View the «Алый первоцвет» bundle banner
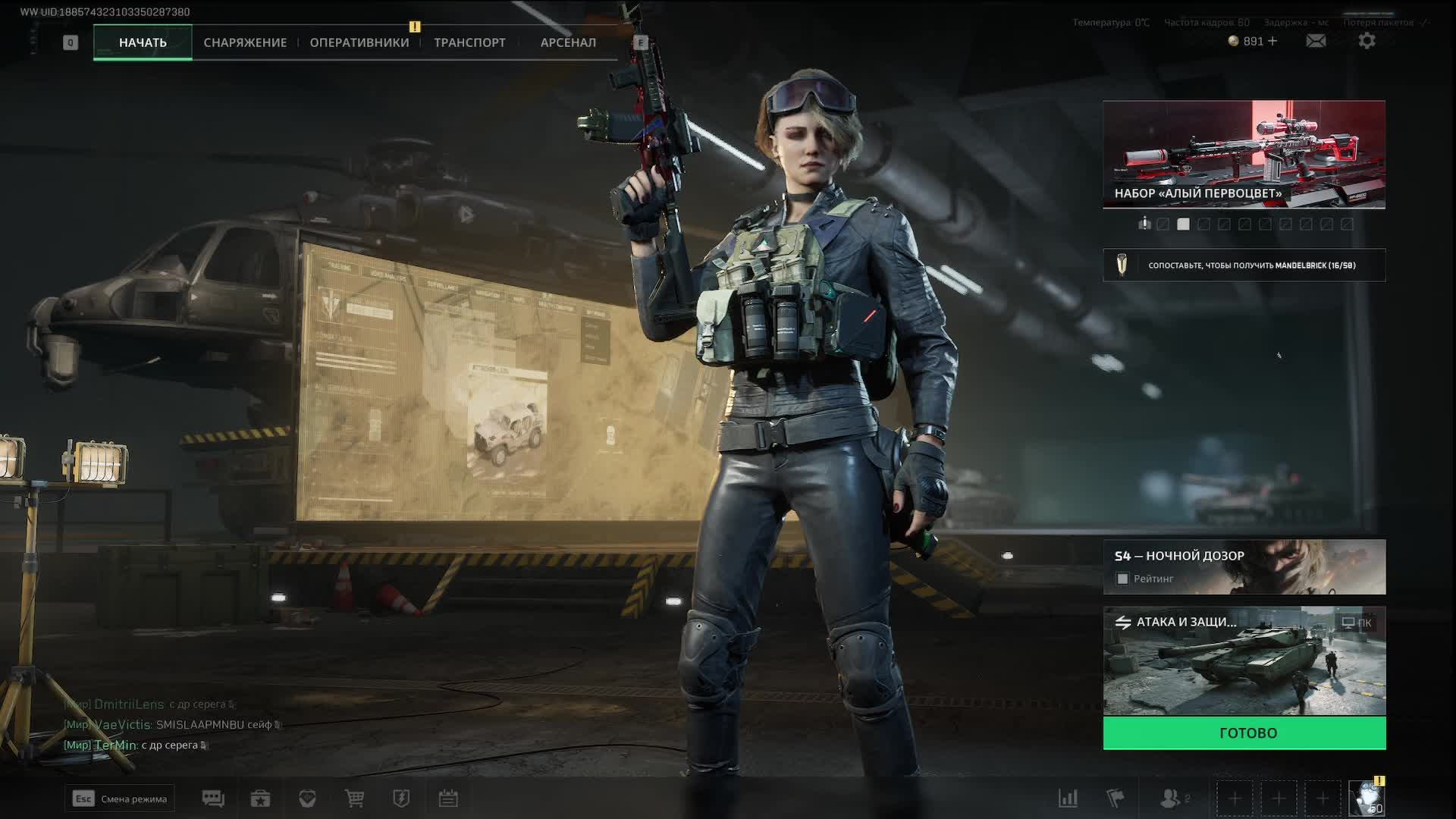 pyautogui.click(x=1244, y=154)
